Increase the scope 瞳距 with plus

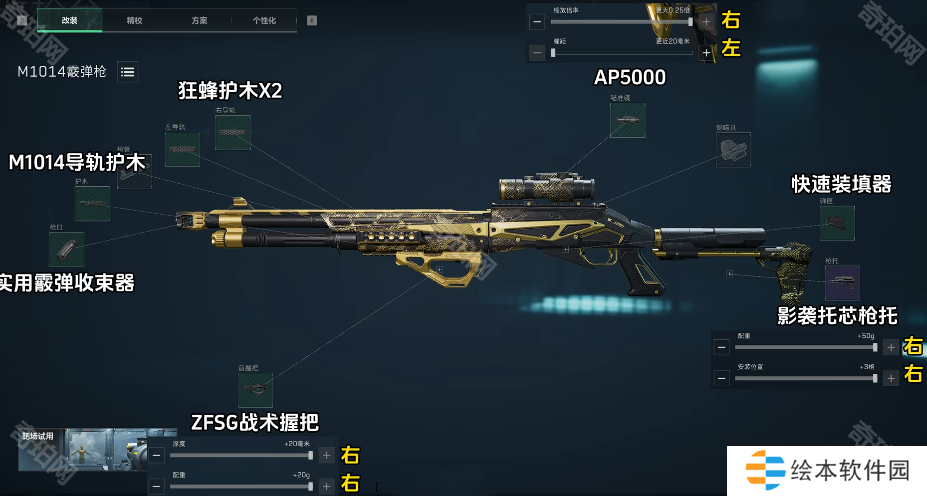coord(707,52)
